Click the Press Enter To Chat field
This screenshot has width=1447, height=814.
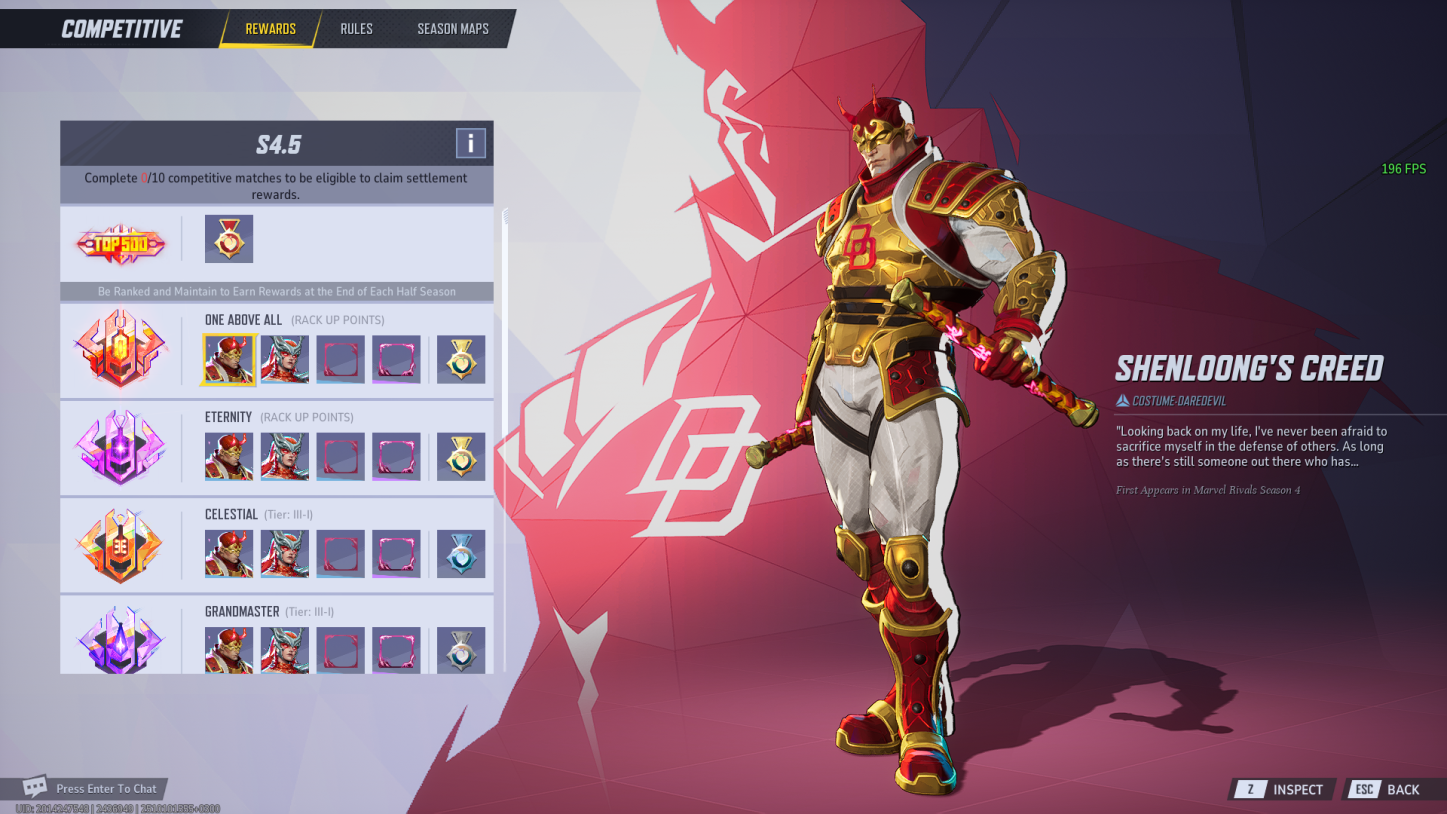click(108, 788)
